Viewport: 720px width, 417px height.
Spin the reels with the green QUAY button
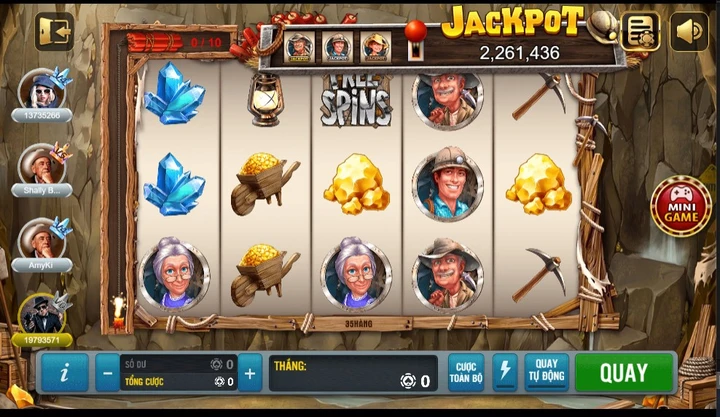click(624, 373)
